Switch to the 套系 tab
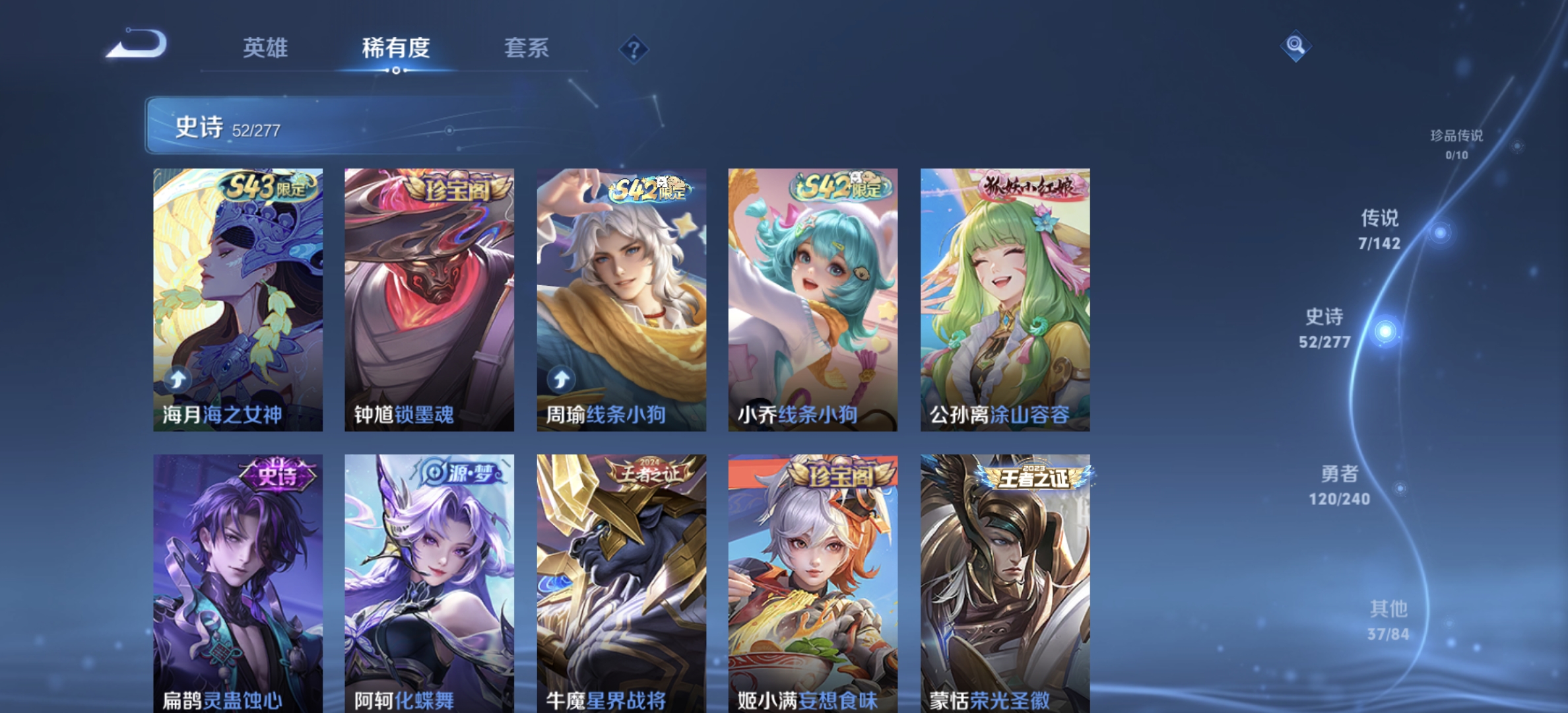This screenshot has height=713, width=1568. 528,50
